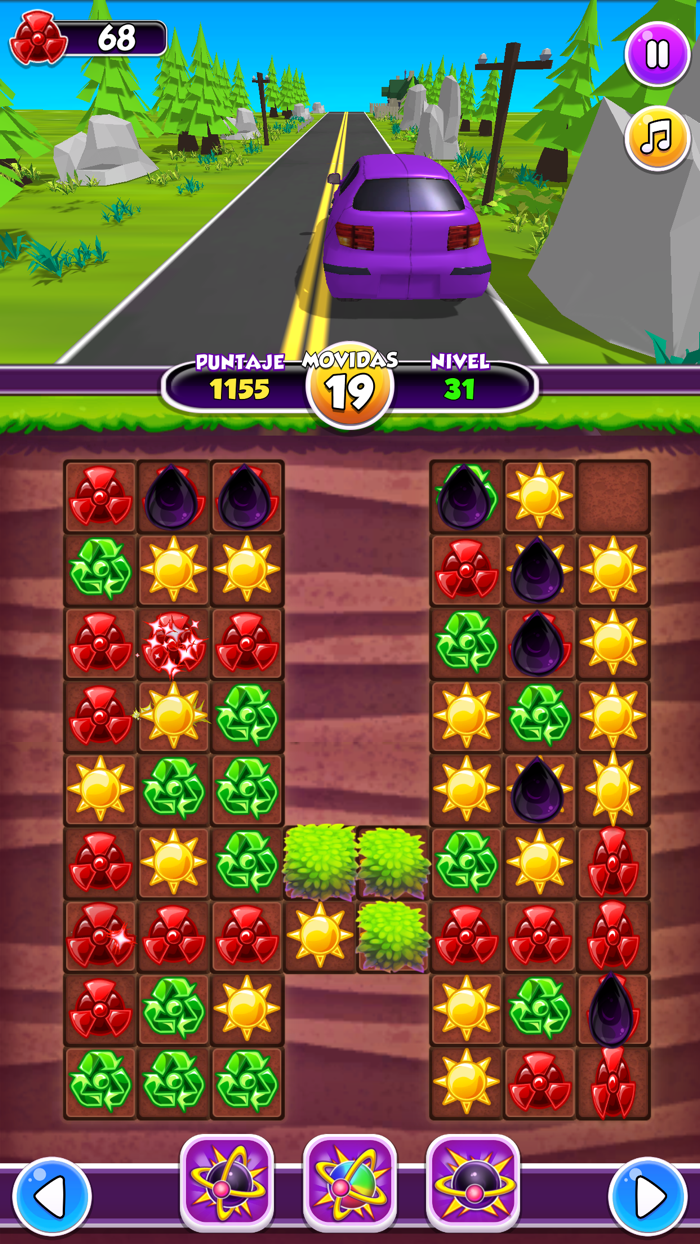
Task: Pause the game with the purple button
Action: 657,54
